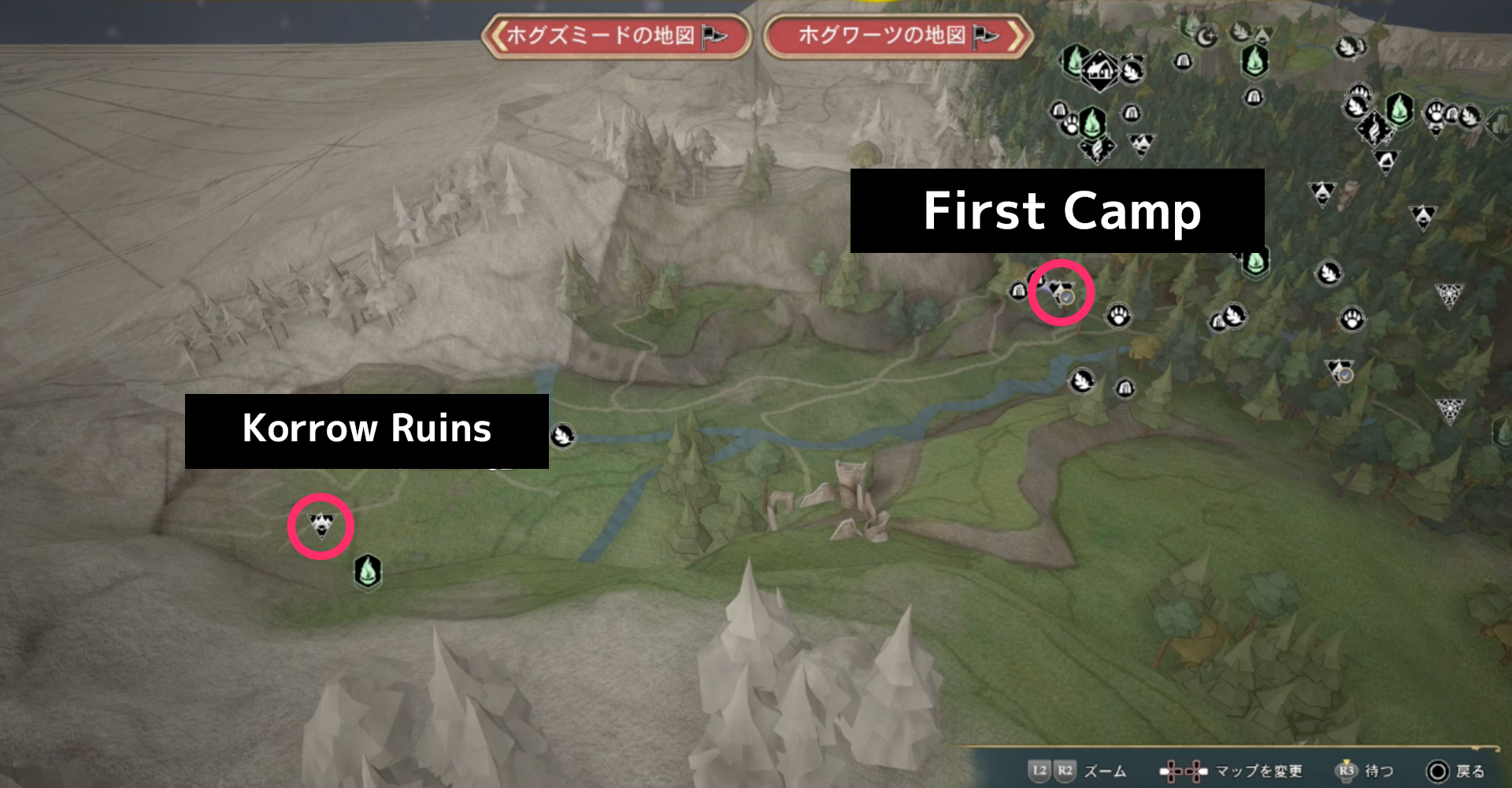Open the hamlet house icon in the forest
1512x788 pixels.
pyautogui.click(x=1101, y=70)
